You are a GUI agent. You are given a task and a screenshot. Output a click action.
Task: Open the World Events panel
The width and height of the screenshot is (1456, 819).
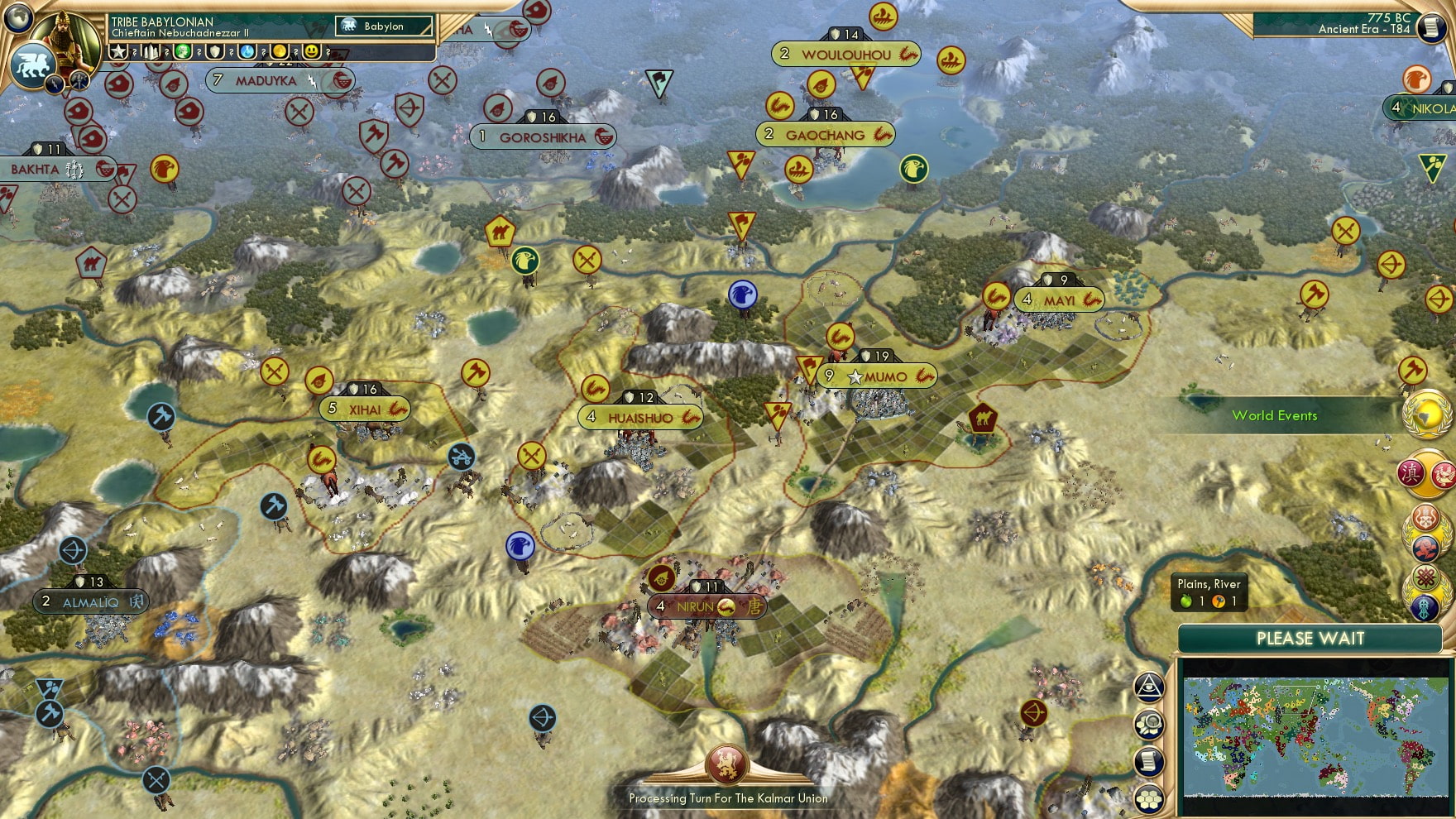click(1275, 416)
